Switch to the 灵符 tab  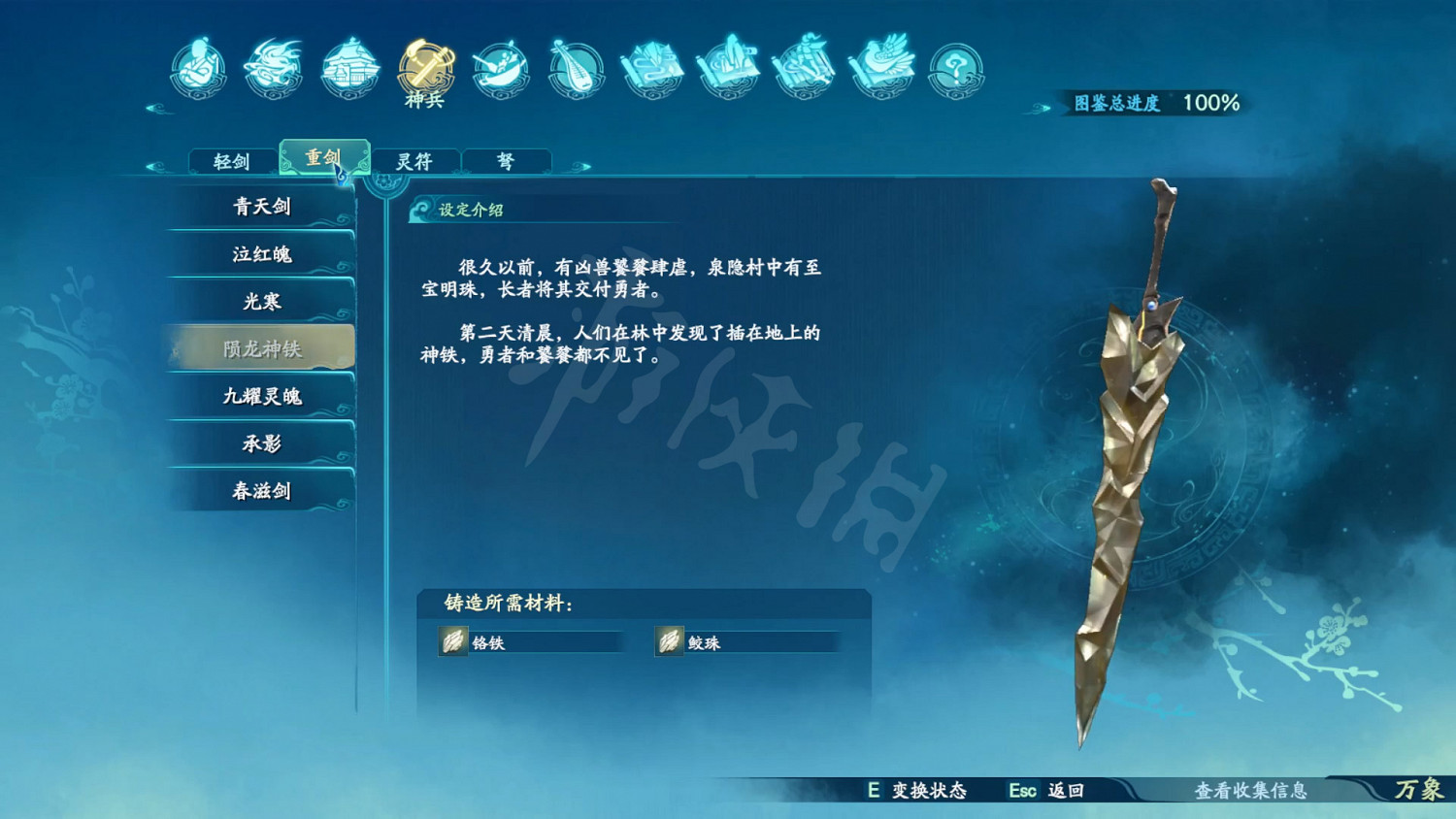tap(415, 160)
